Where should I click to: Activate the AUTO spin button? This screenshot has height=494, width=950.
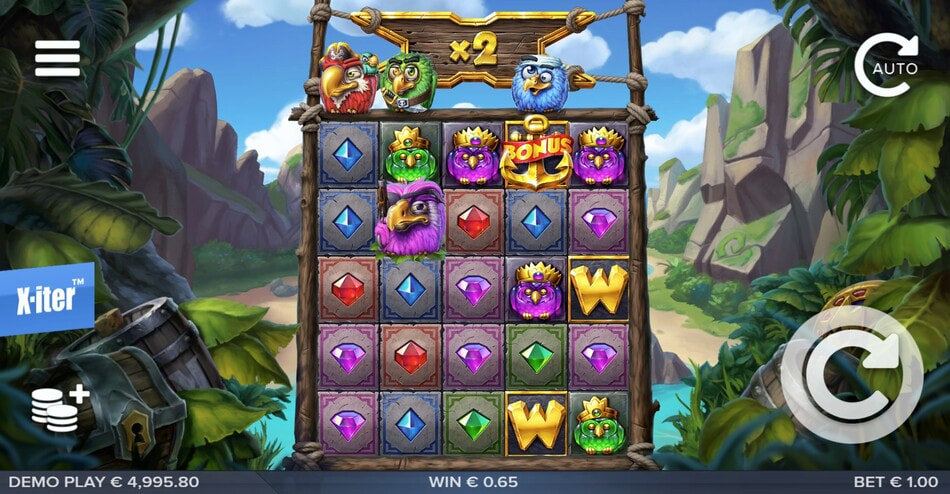click(887, 66)
